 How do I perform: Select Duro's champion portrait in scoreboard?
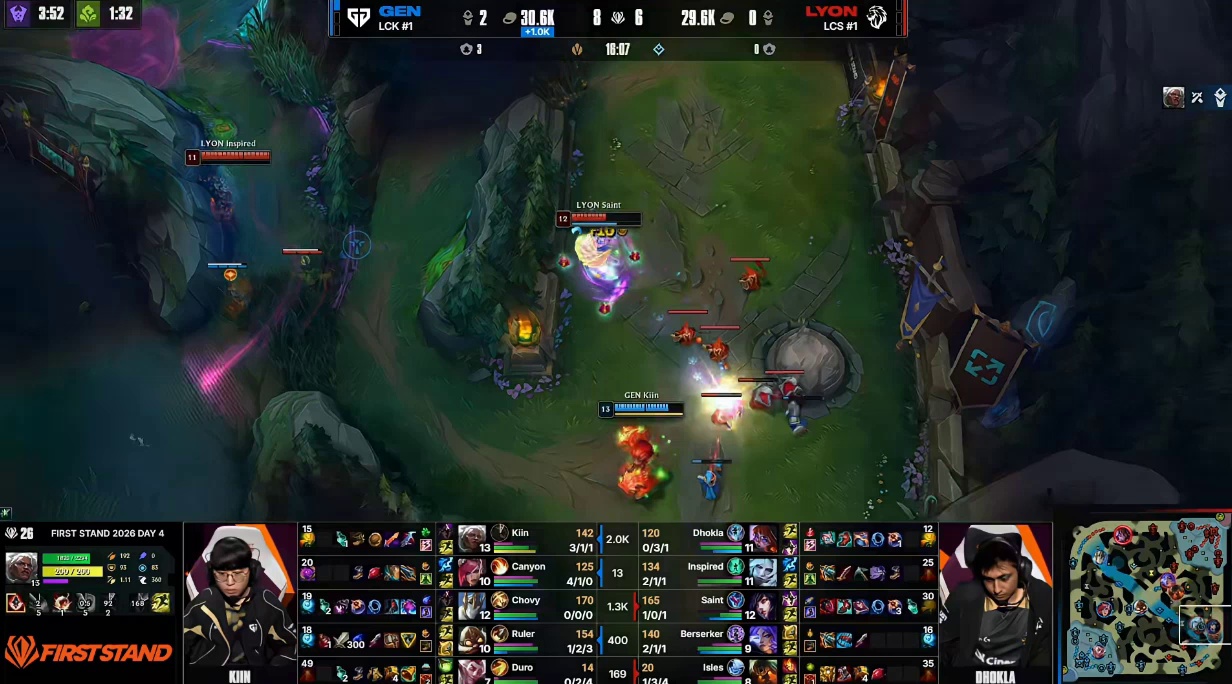(x=472, y=670)
